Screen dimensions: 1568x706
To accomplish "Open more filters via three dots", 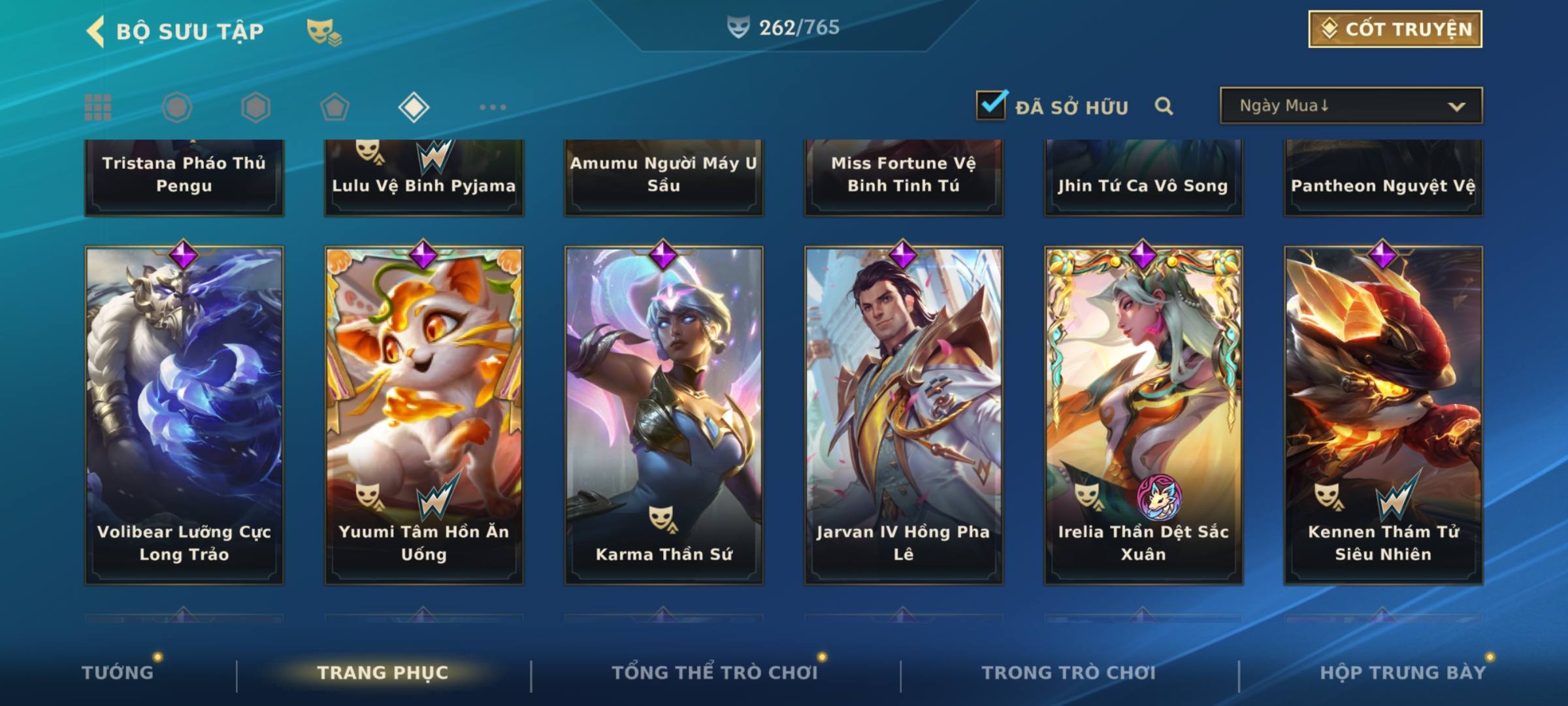I will click(493, 107).
